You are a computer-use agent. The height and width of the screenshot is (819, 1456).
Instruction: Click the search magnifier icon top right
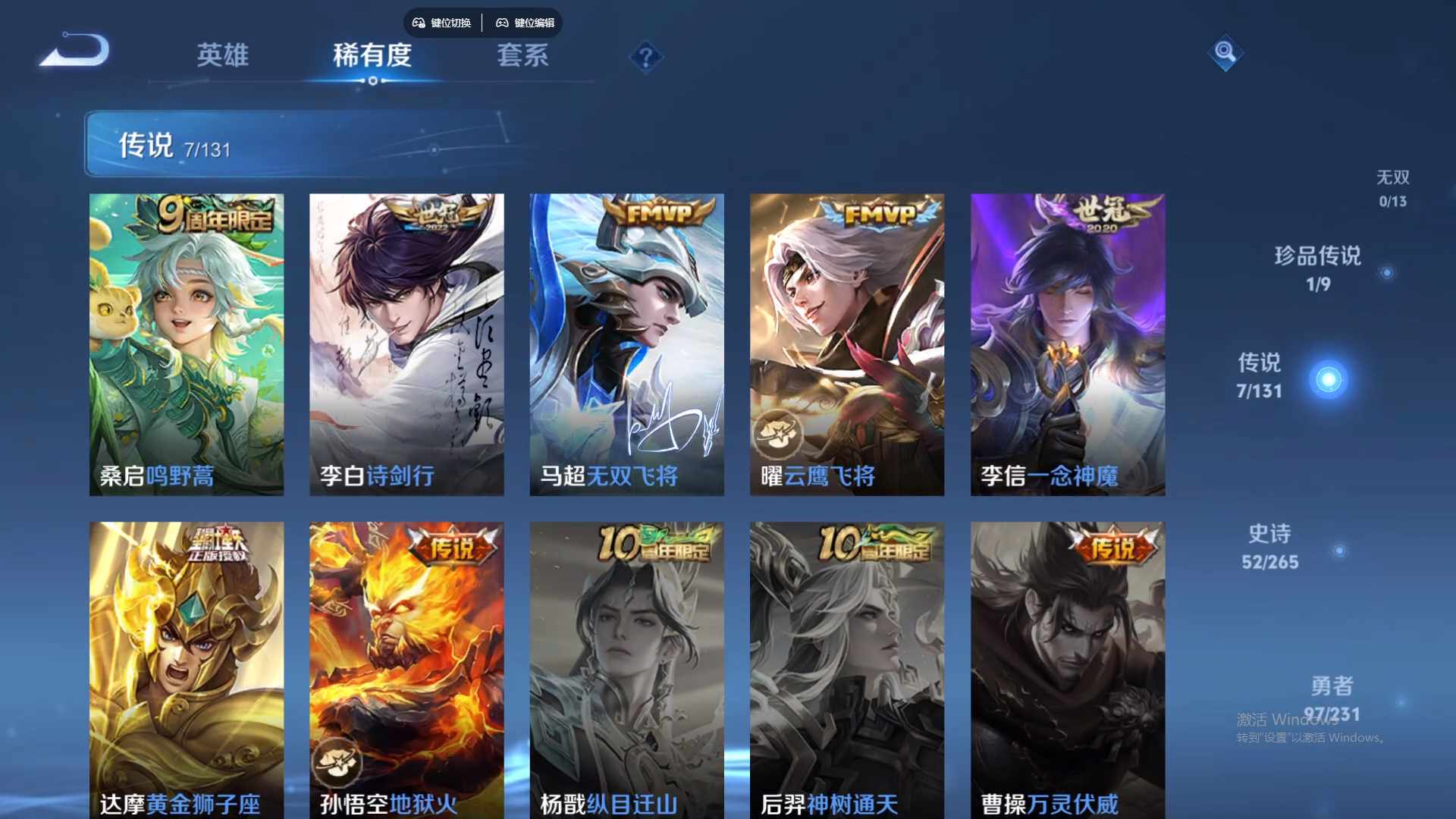tap(1225, 54)
